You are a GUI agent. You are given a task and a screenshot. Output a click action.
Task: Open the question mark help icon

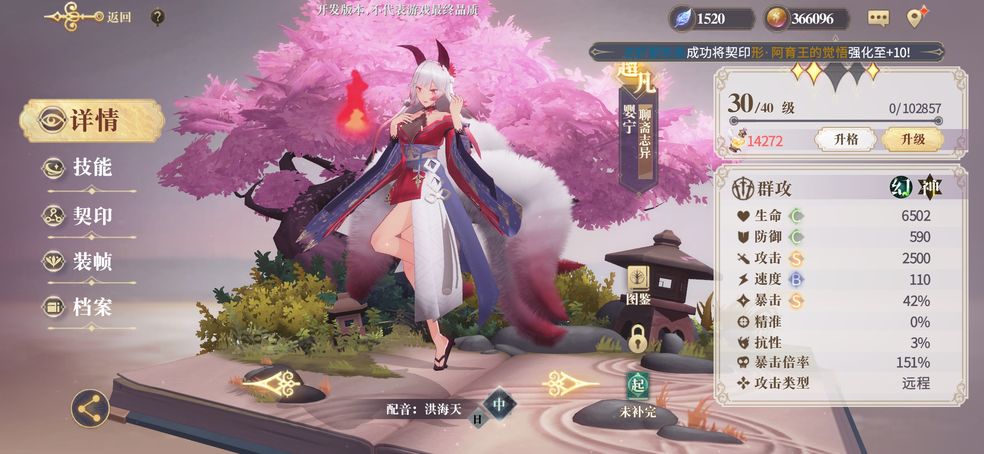[x=158, y=17]
